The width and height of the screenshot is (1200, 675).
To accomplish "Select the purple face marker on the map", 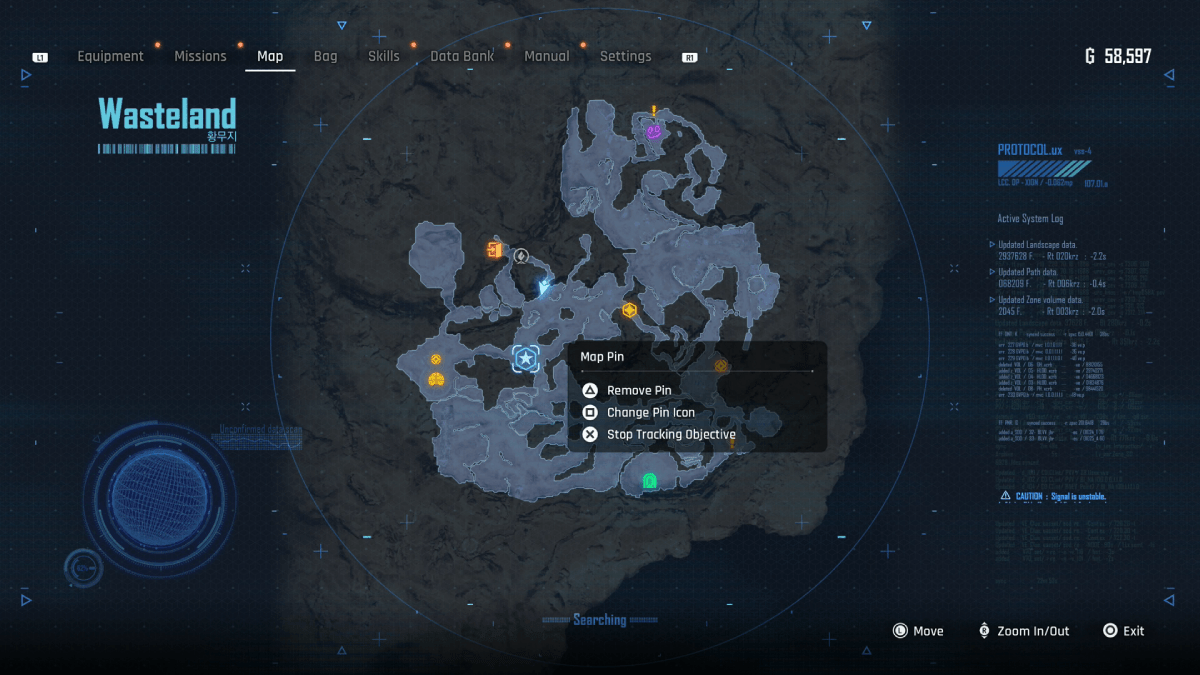I will tap(654, 131).
